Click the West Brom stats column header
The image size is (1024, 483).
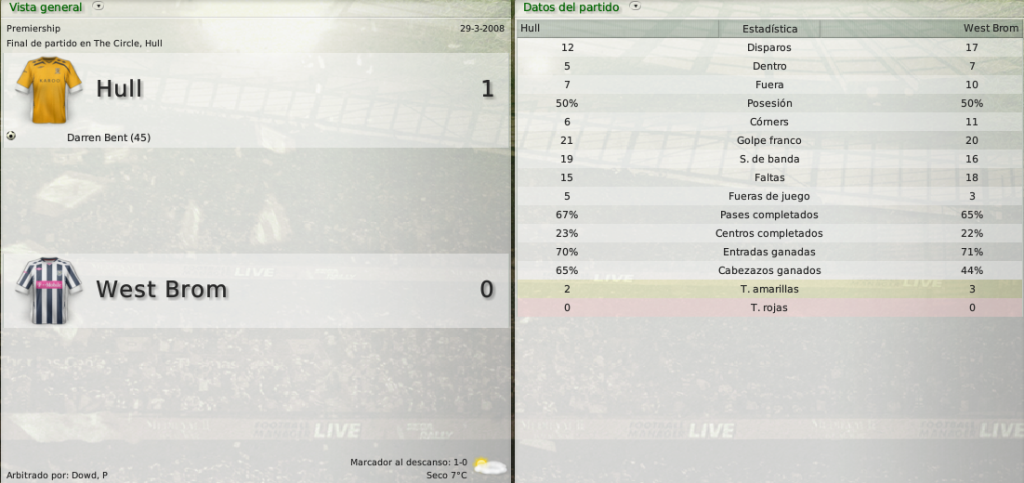click(990, 29)
